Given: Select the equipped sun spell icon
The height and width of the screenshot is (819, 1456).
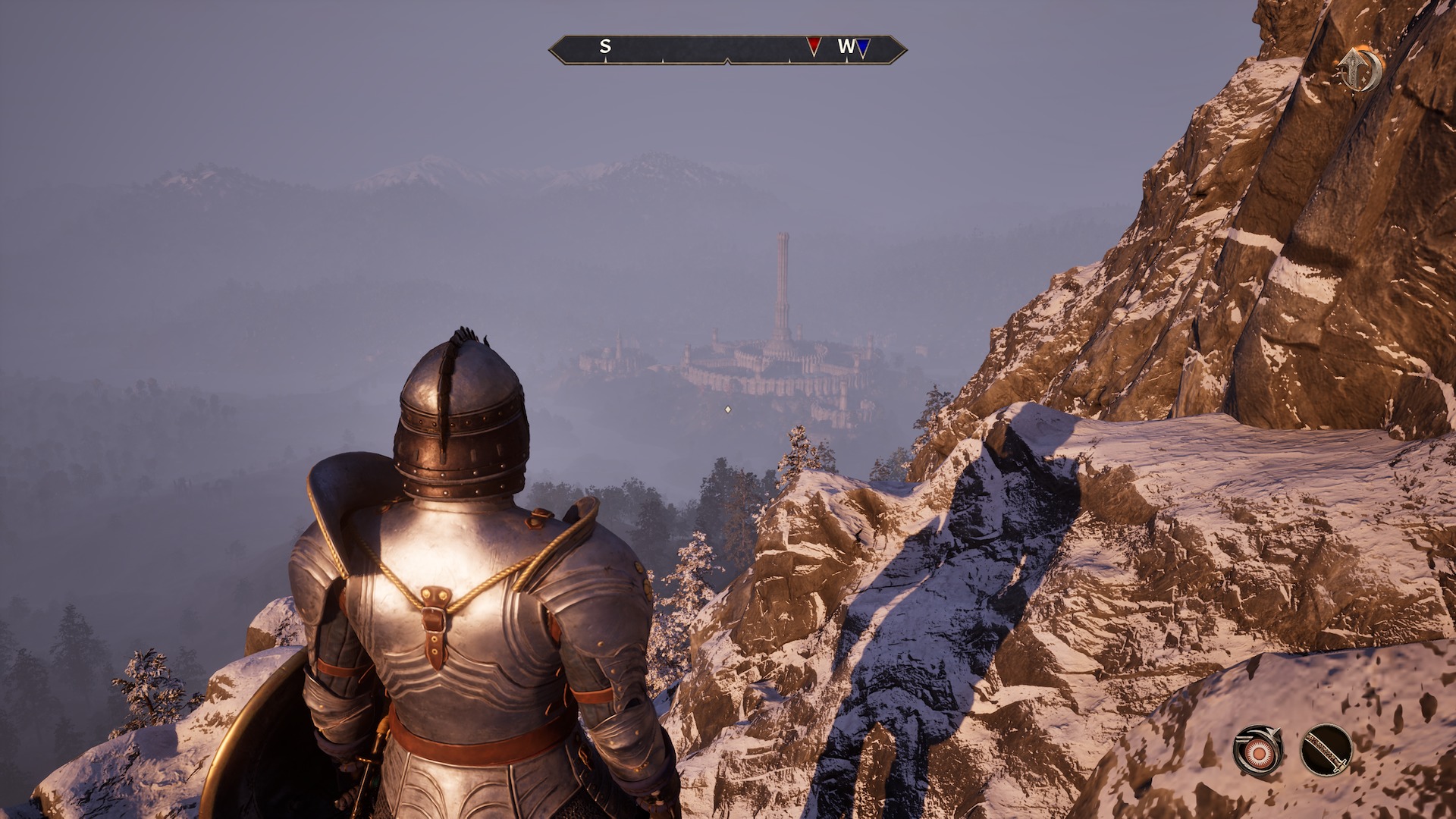Looking at the screenshot, I should pos(1258,751).
